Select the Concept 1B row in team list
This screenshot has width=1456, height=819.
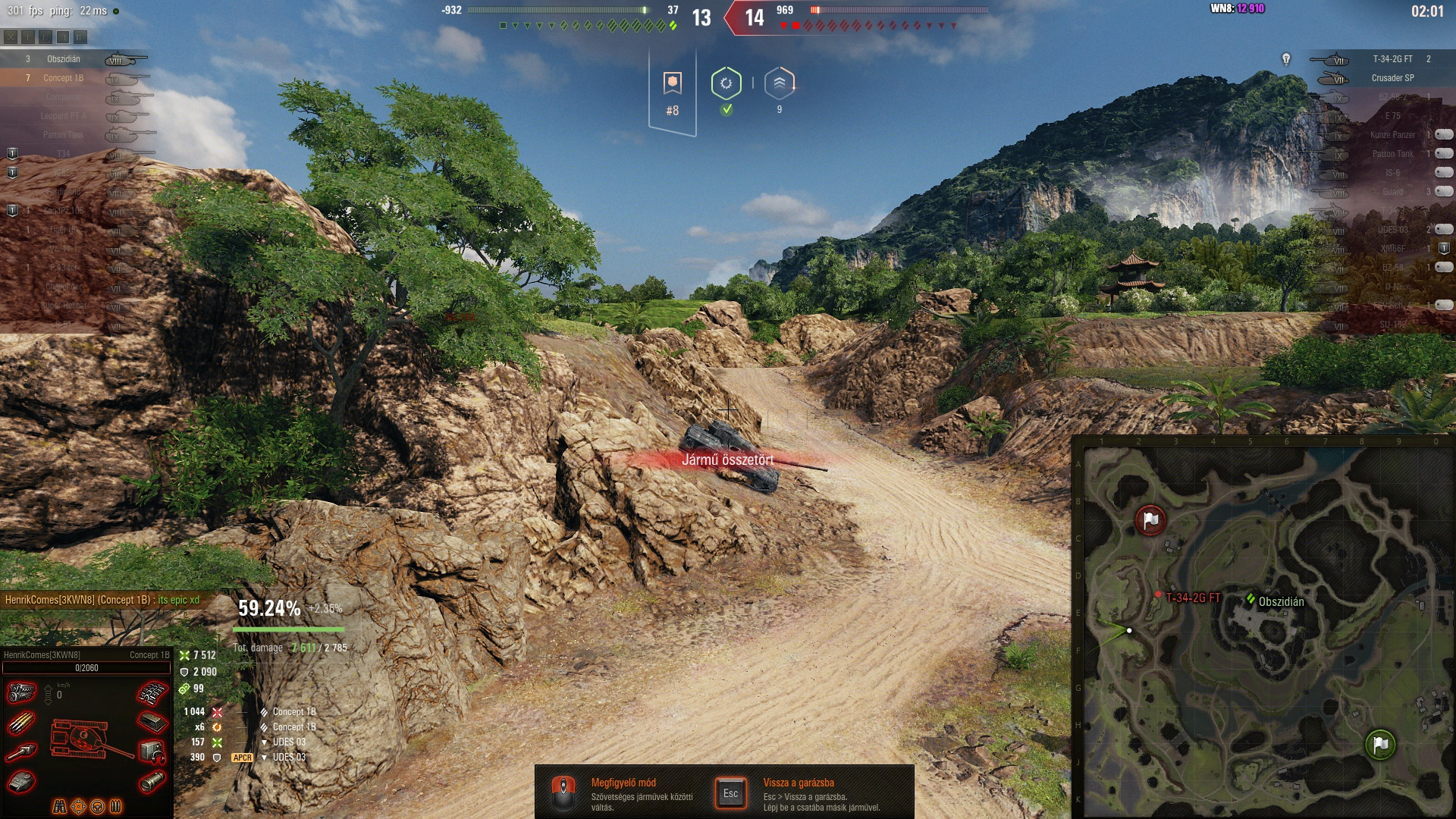64,77
